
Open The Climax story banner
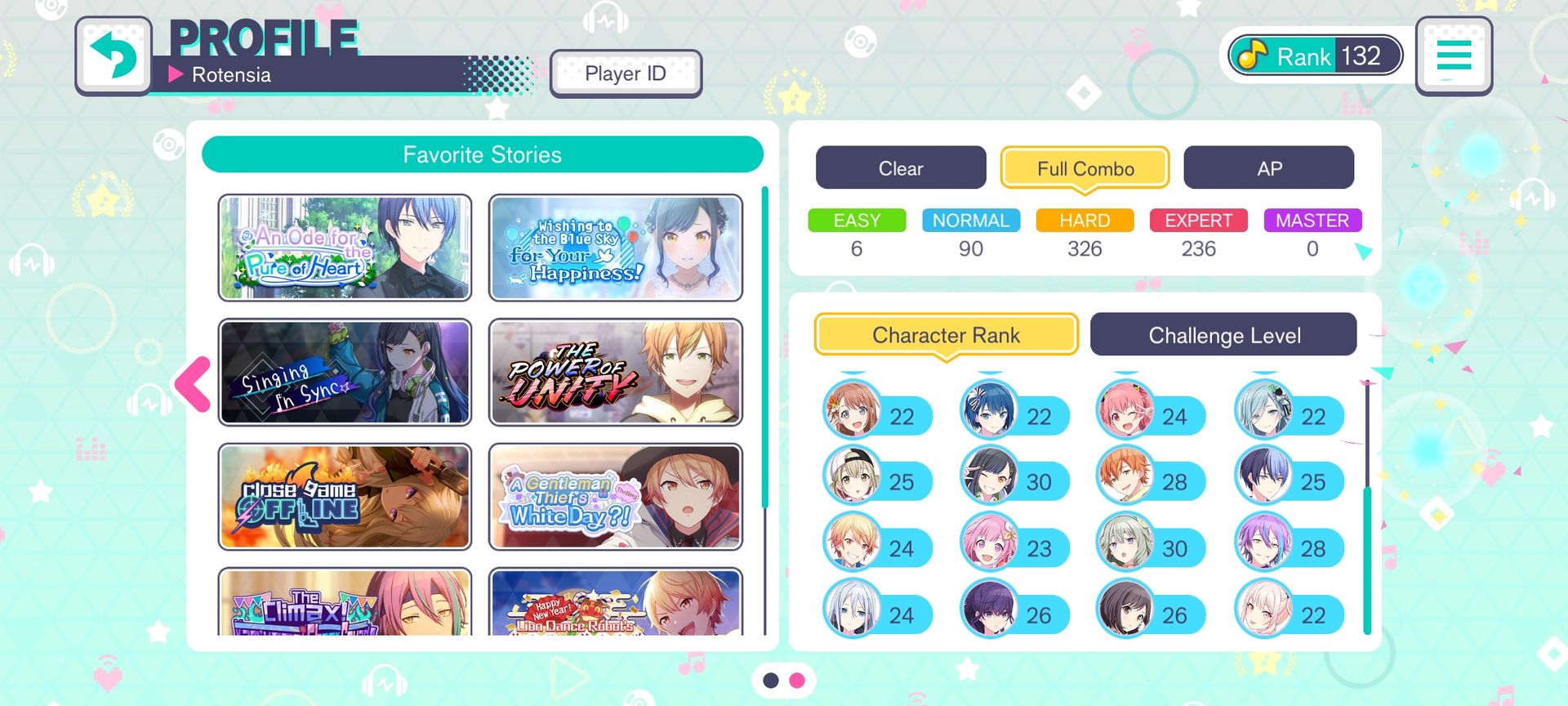point(345,603)
